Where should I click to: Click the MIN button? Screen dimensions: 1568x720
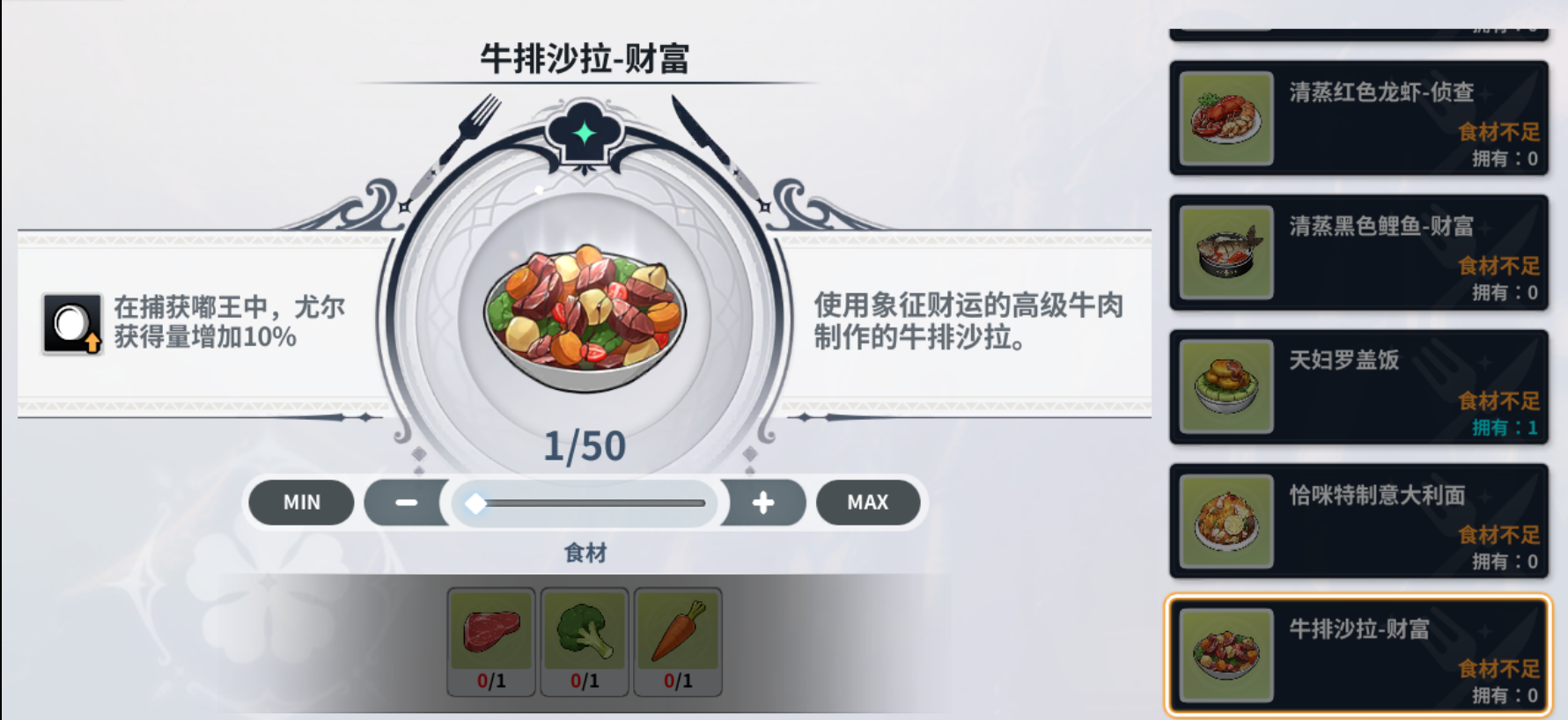[300, 503]
